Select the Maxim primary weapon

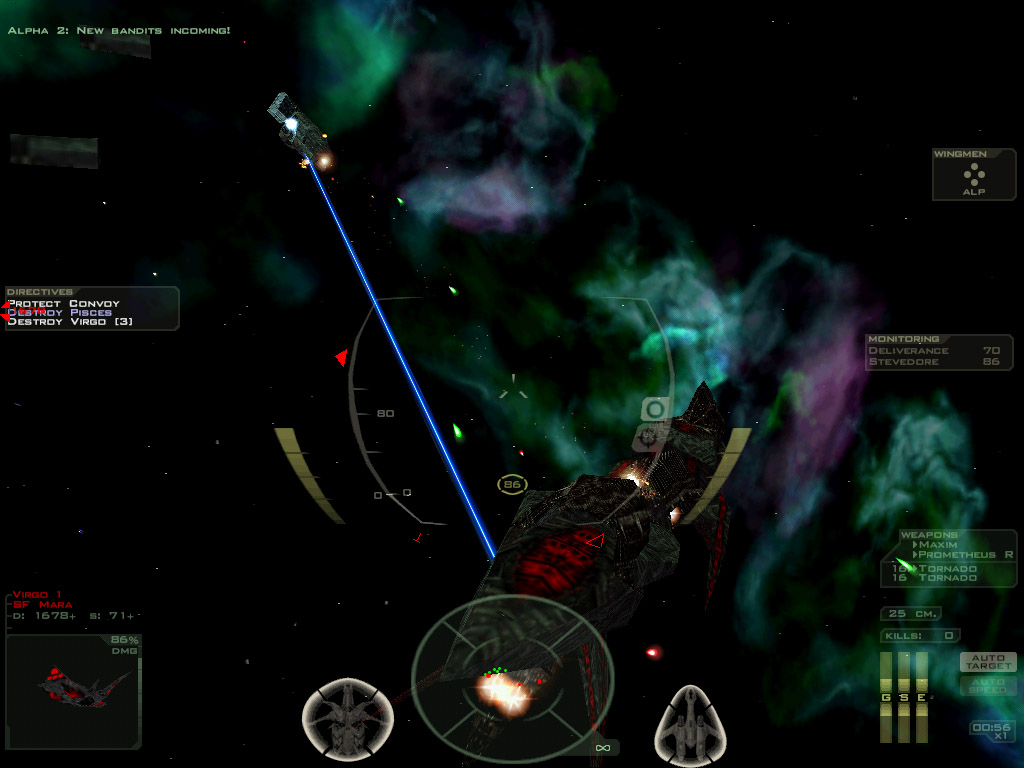click(x=938, y=545)
